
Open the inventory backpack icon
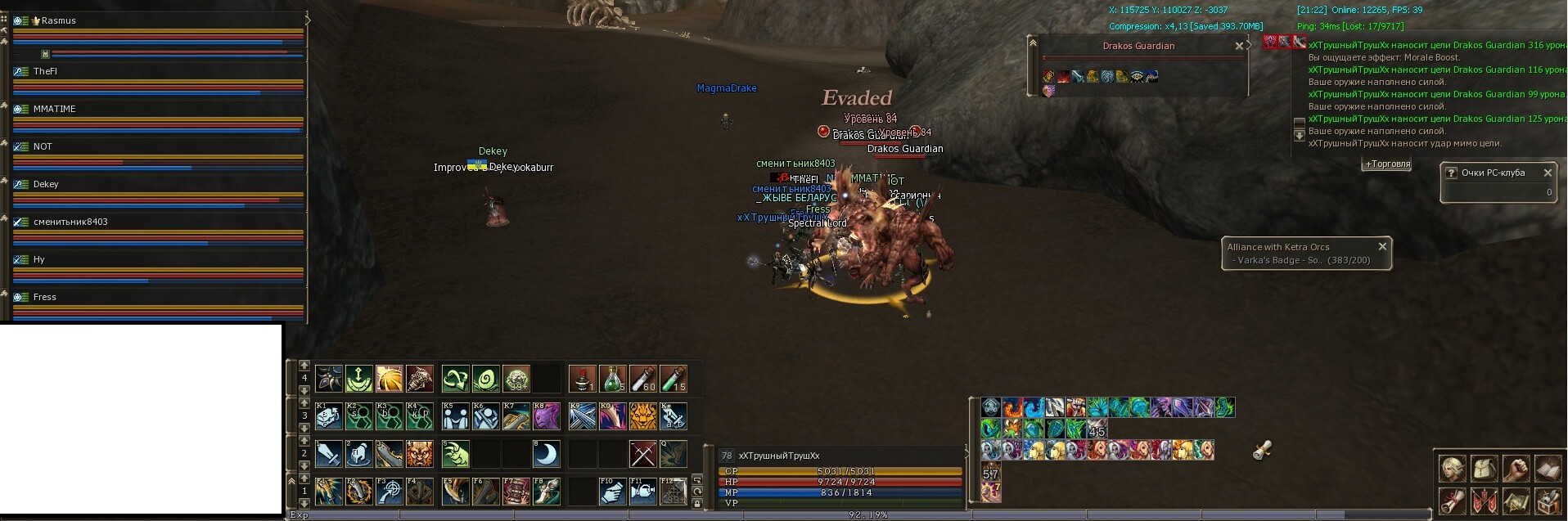[1484, 469]
